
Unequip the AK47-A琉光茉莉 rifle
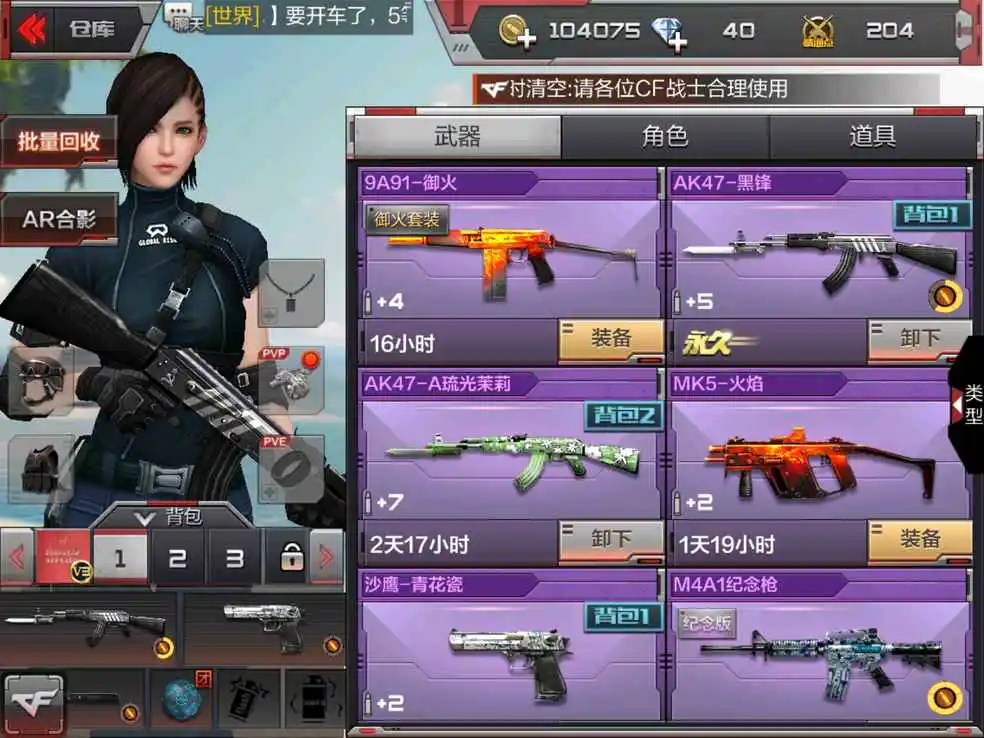tap(610, 541)
